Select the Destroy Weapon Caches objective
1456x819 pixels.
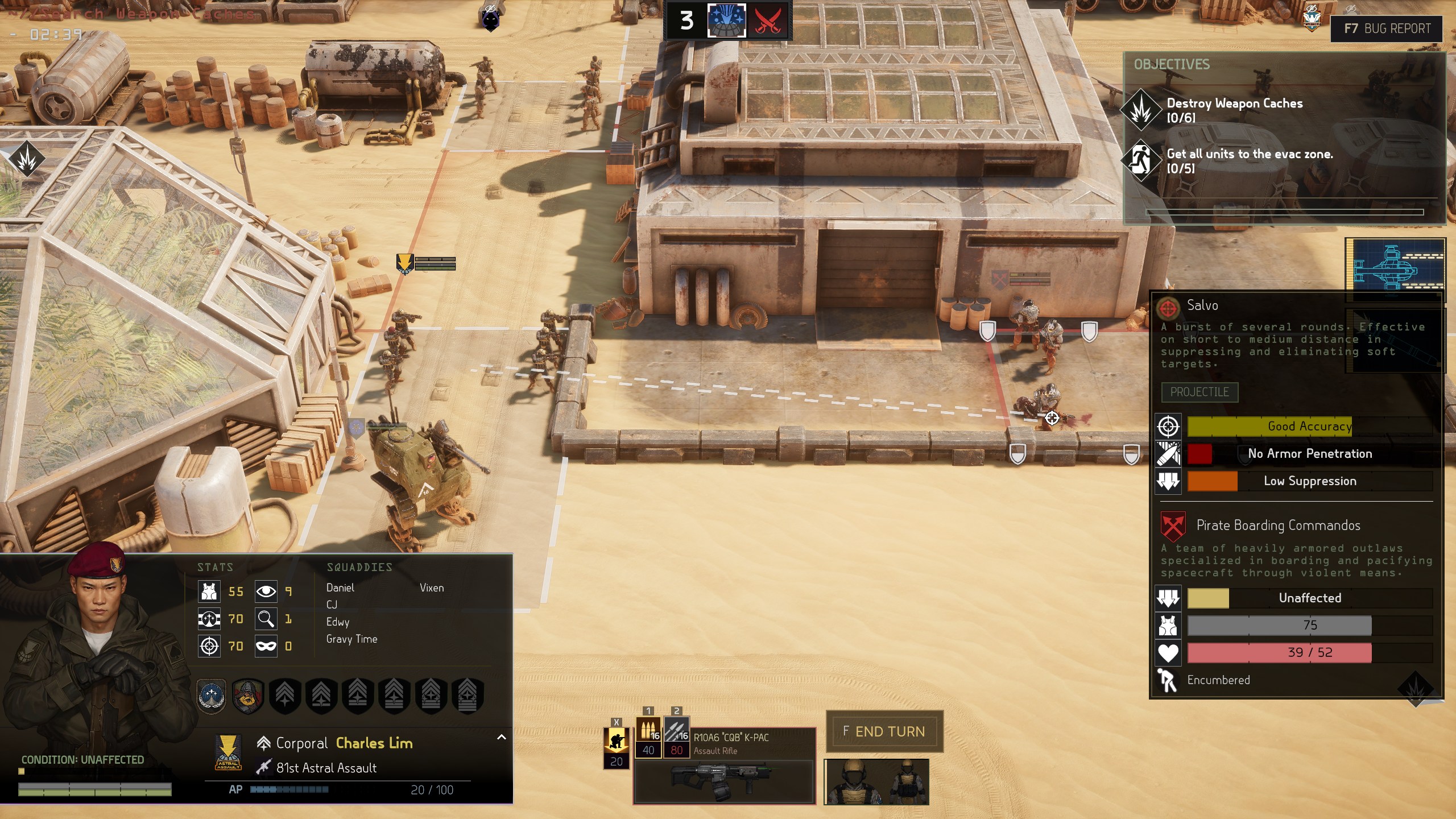1234,110
